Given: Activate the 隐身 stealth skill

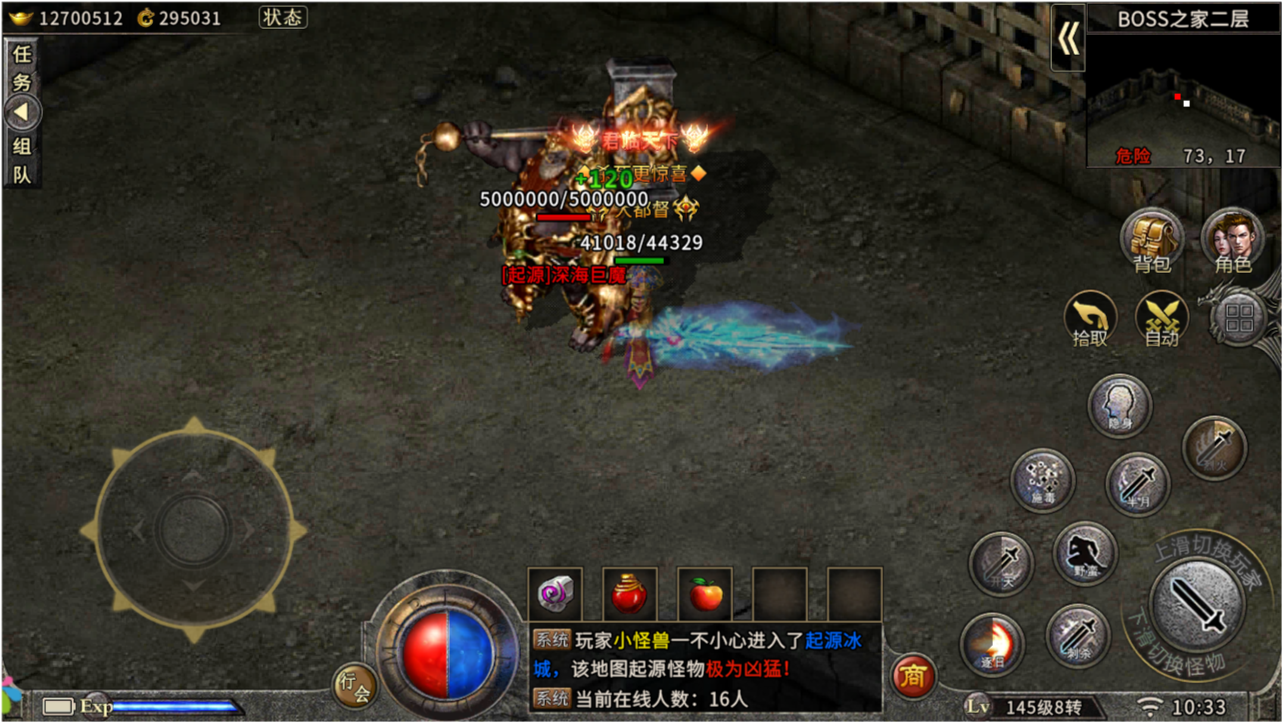Looking at the screenshot, I should tap(1119, 406).
